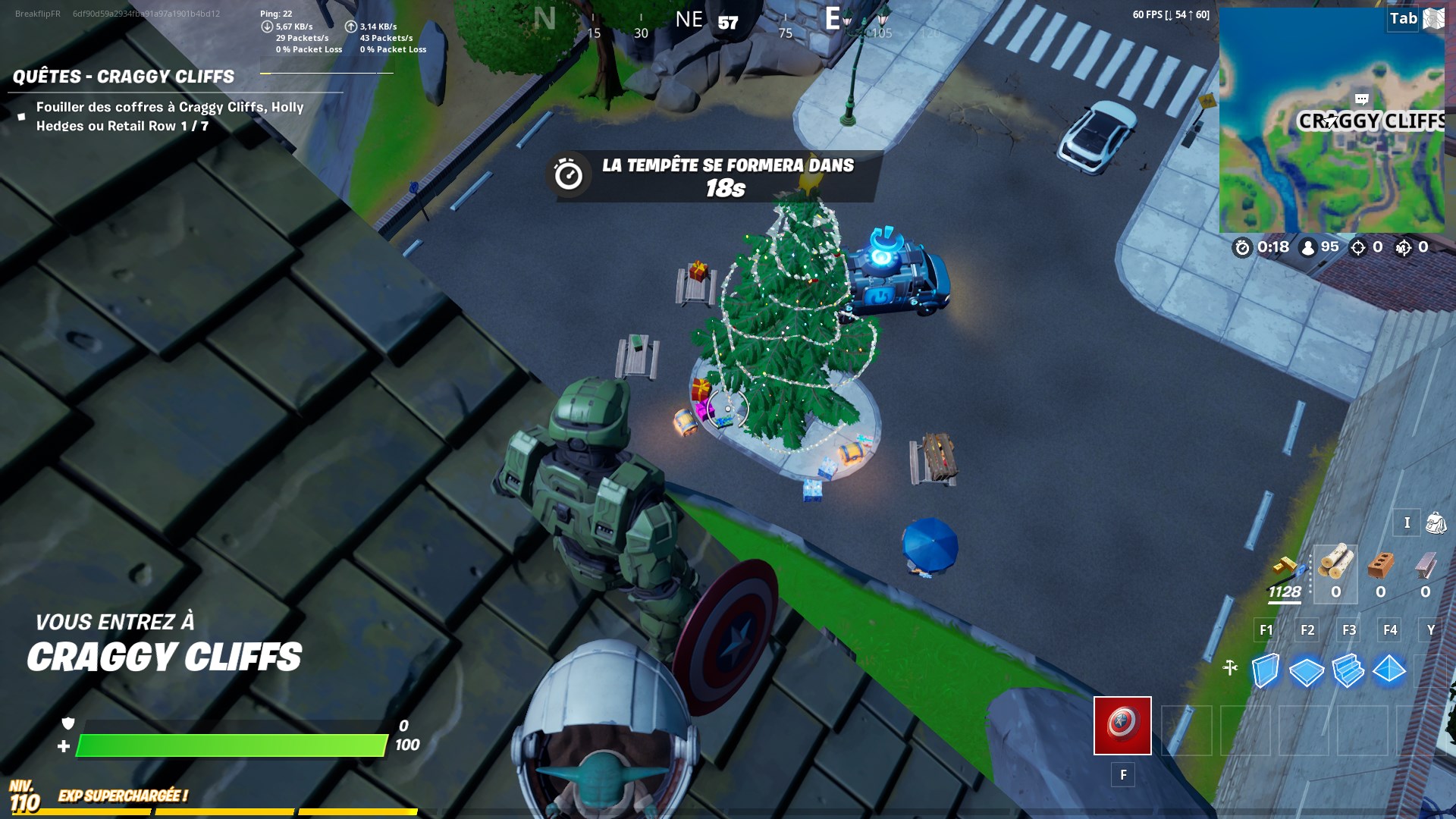Click the gold bars currency icon
The width and height of the screenshot is (1456, 819).
(x=1285, y=565)
